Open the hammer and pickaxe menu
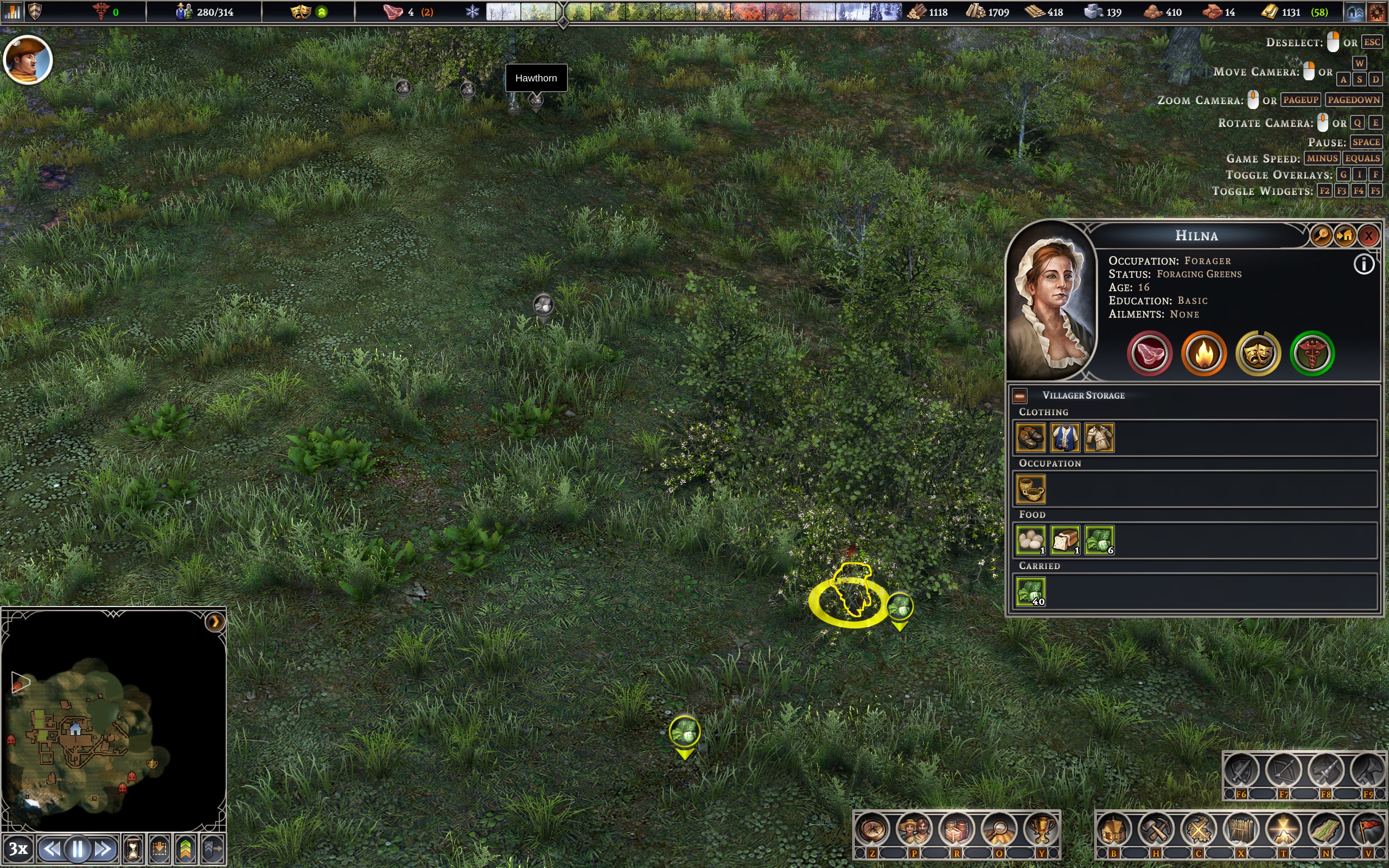The image size is (1389, 868). click(x=1156, y=830)
